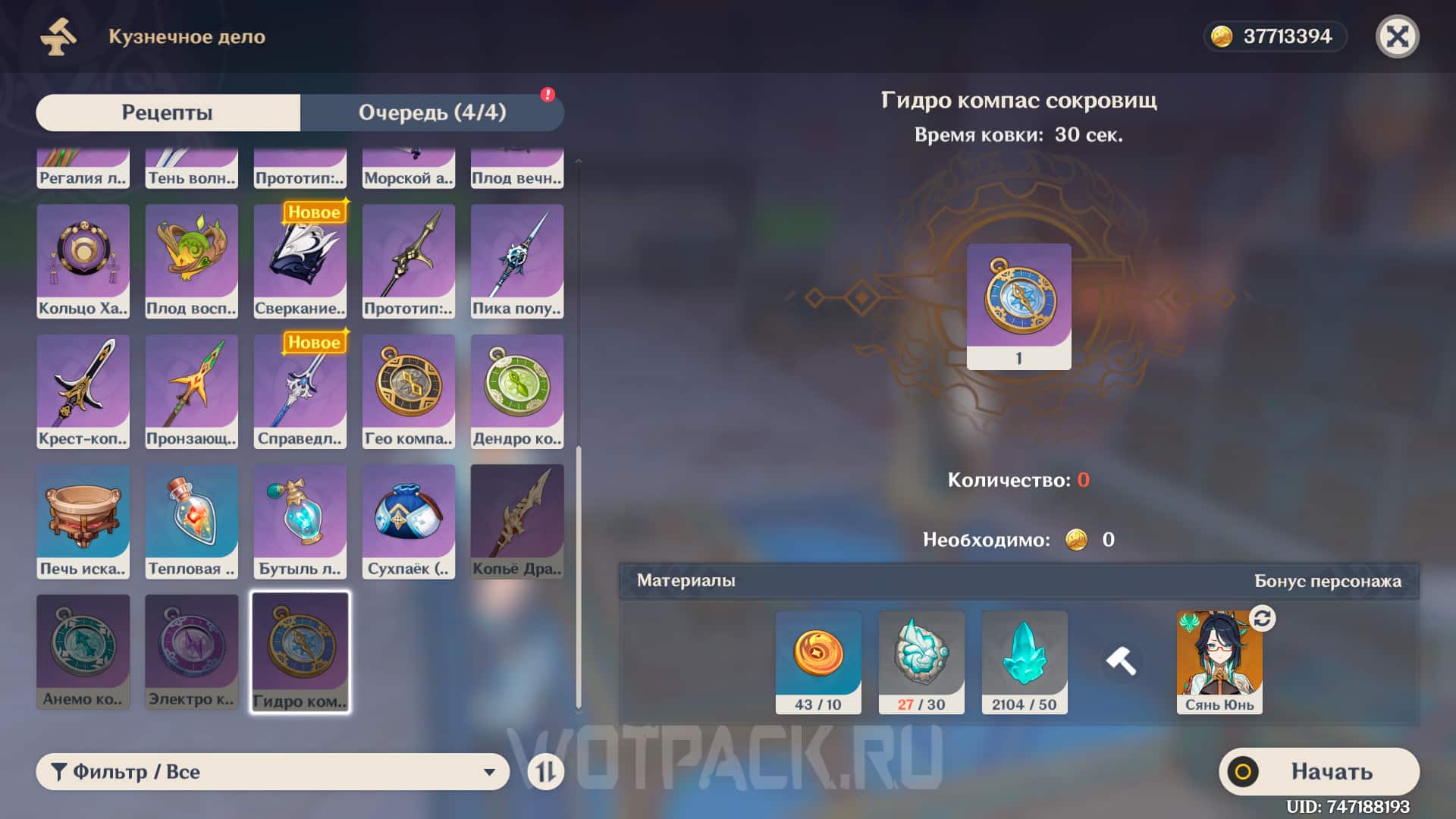The image size is (1456, 819).
Task: Open the Печь искателя recipe
Action: [x=83, y=519]
